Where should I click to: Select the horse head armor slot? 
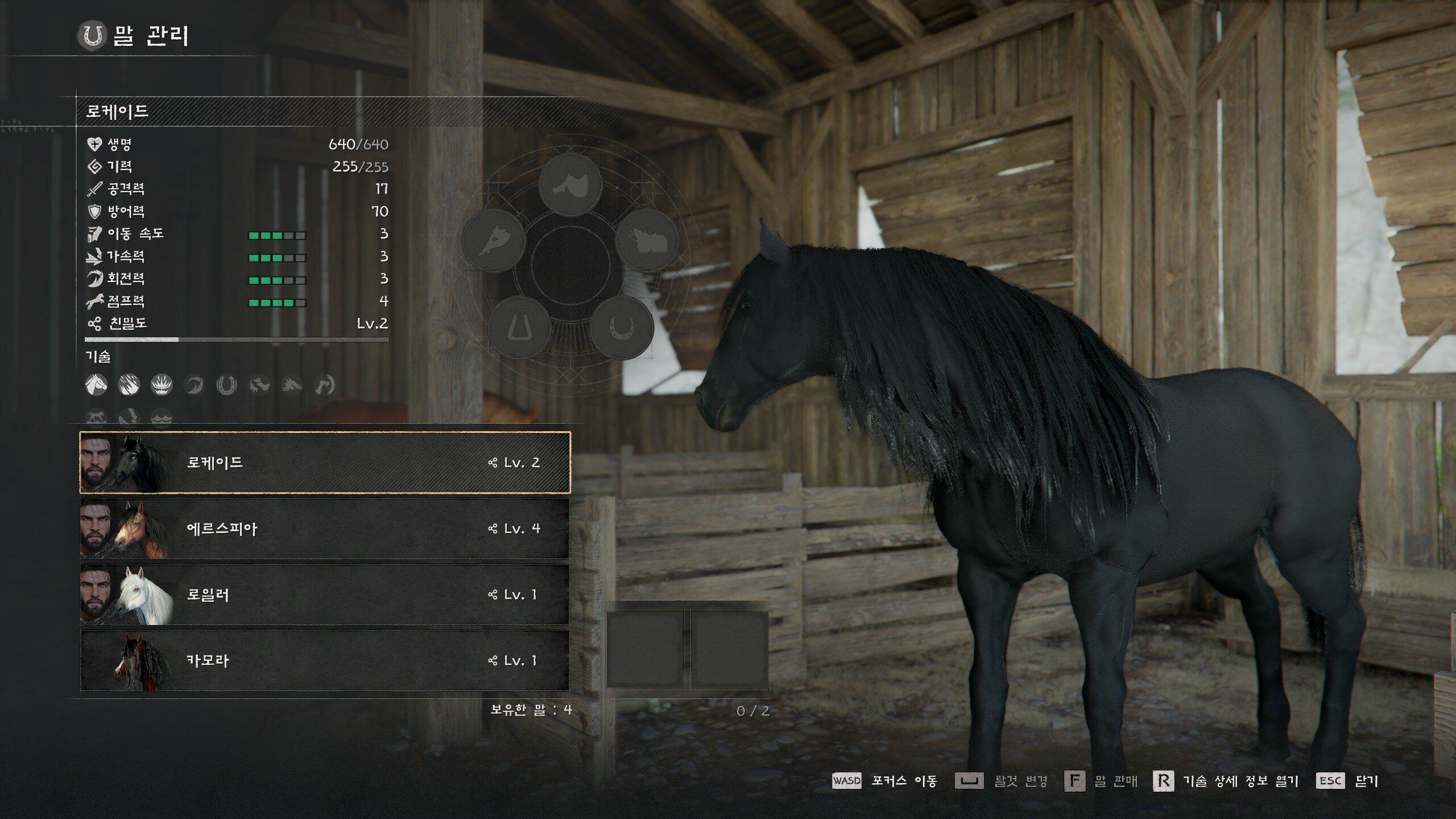[x=493, y=241]
